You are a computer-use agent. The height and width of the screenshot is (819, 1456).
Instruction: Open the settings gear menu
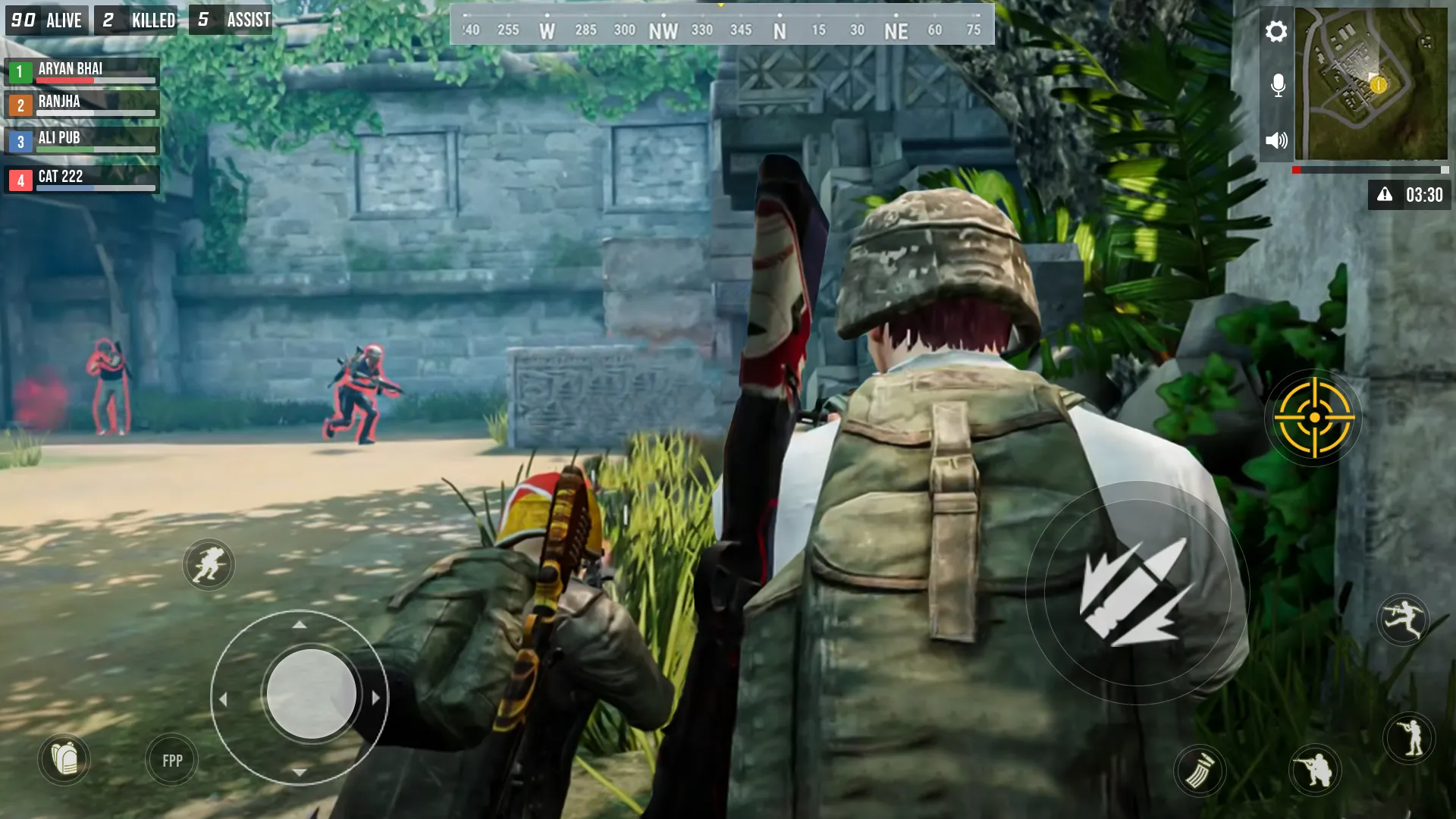click(1277, 32)
